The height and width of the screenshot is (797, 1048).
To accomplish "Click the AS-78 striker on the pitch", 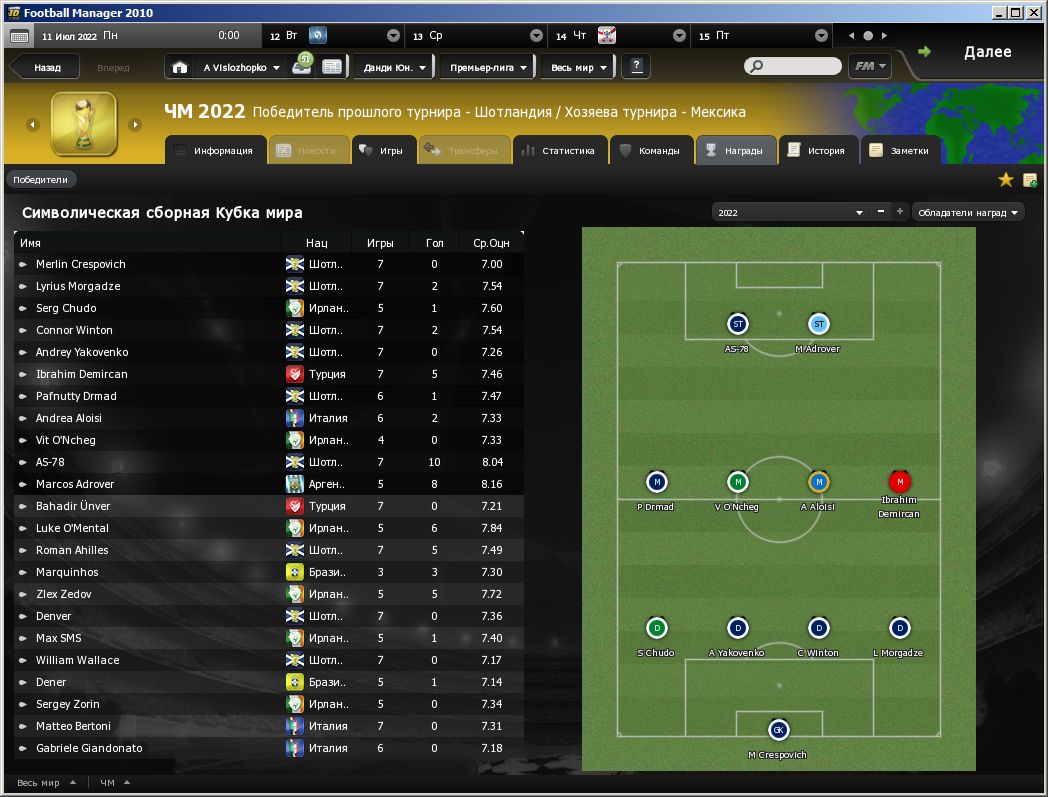I will [x=737, y=324].
